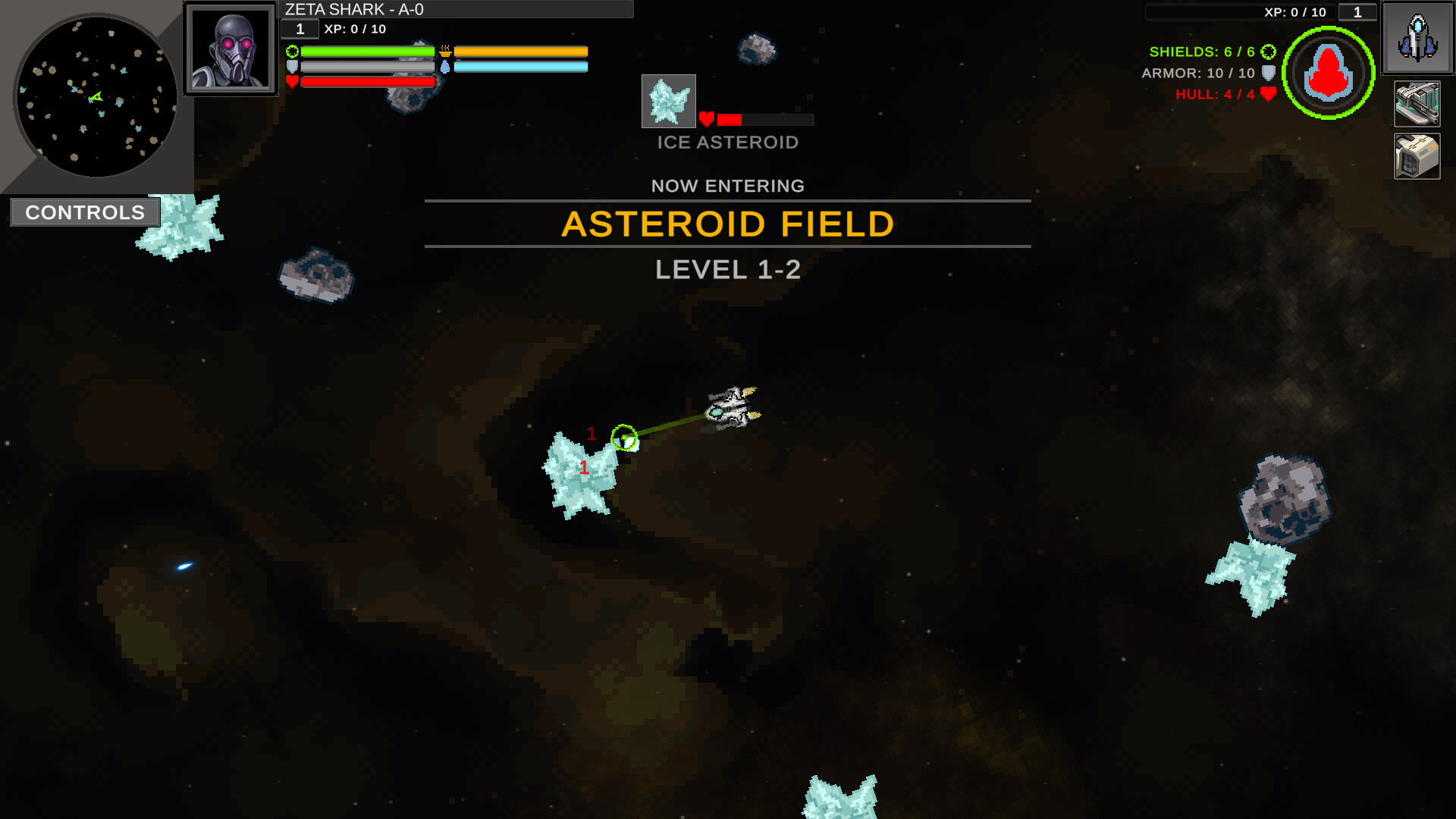Click the heat icon next to orange bar
Image resolution: width=1456 pixels, height=819 pixels.
444,49
